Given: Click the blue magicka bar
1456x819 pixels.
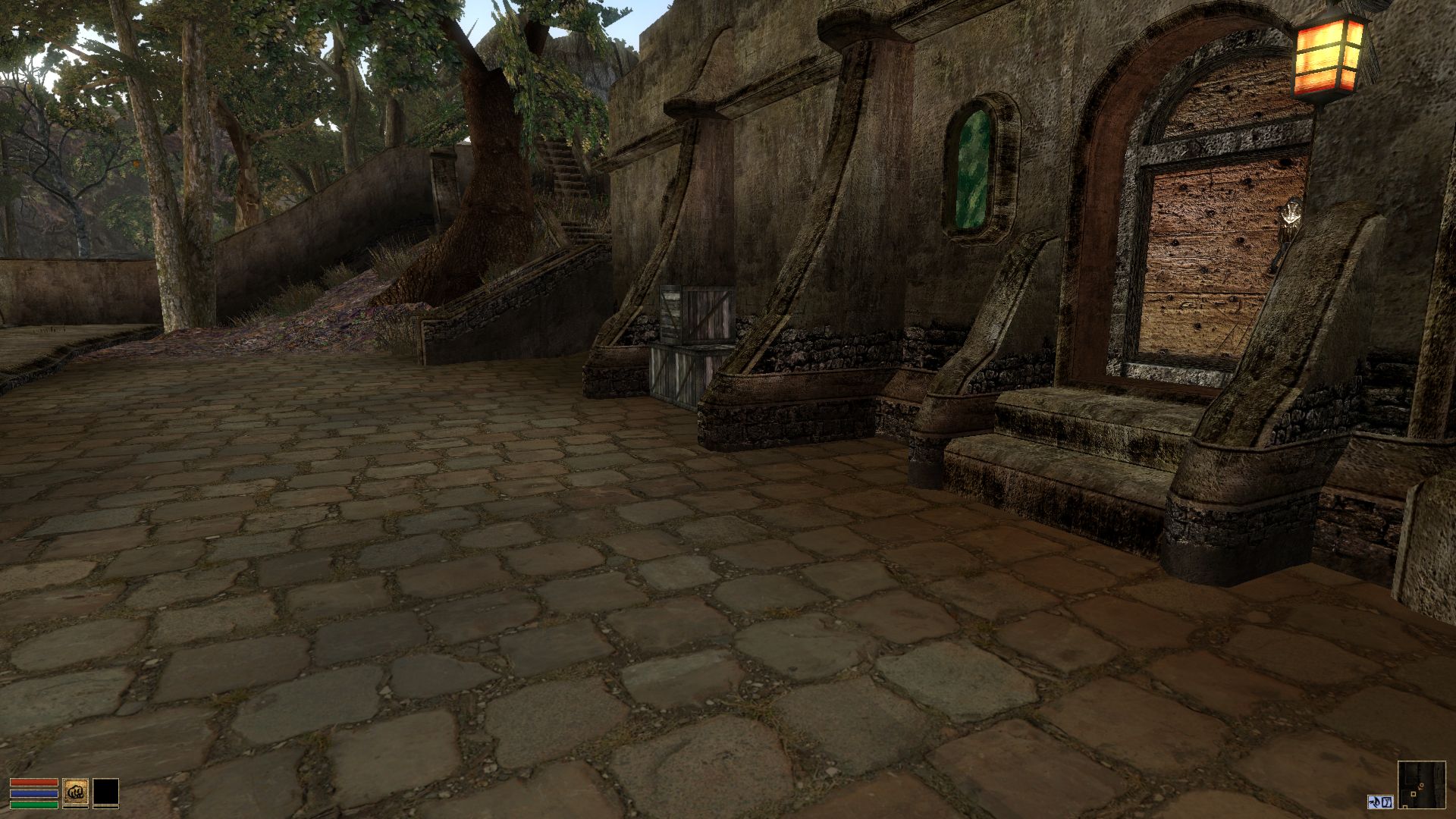Looking at the screenshot, I should 33,793.
